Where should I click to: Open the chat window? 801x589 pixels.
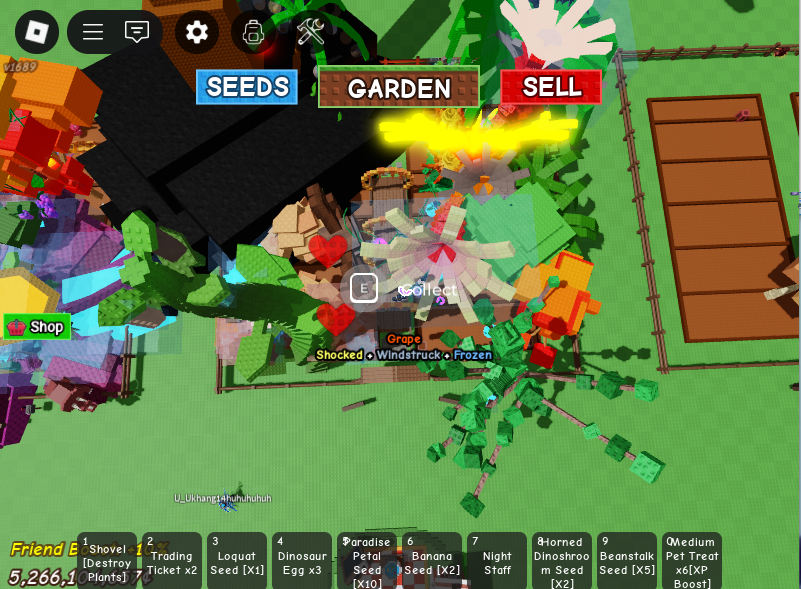click(137, 32)
